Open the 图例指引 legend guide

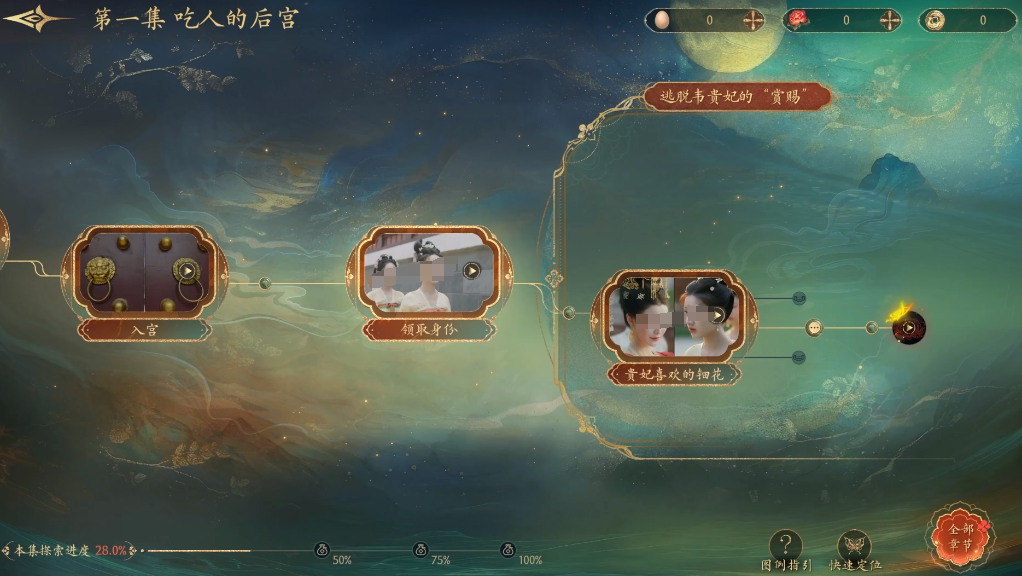(x=786, y=547)
